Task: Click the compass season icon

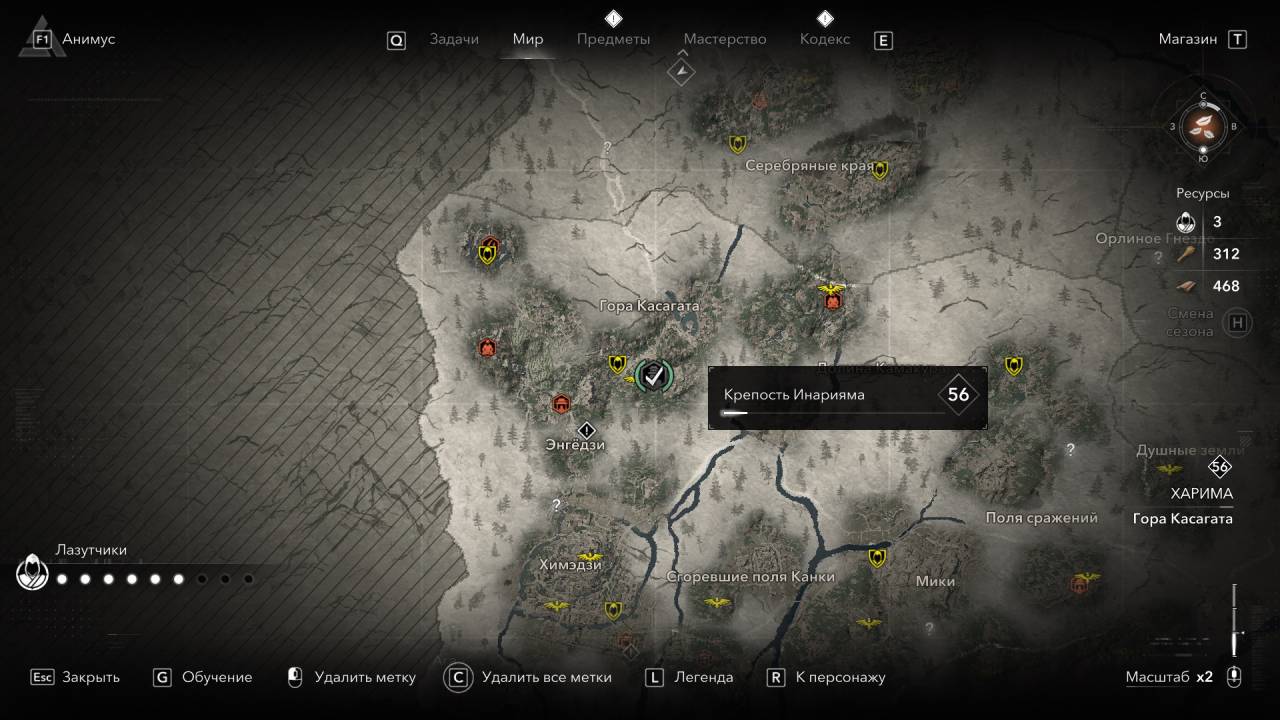Action: point(1203,126)
